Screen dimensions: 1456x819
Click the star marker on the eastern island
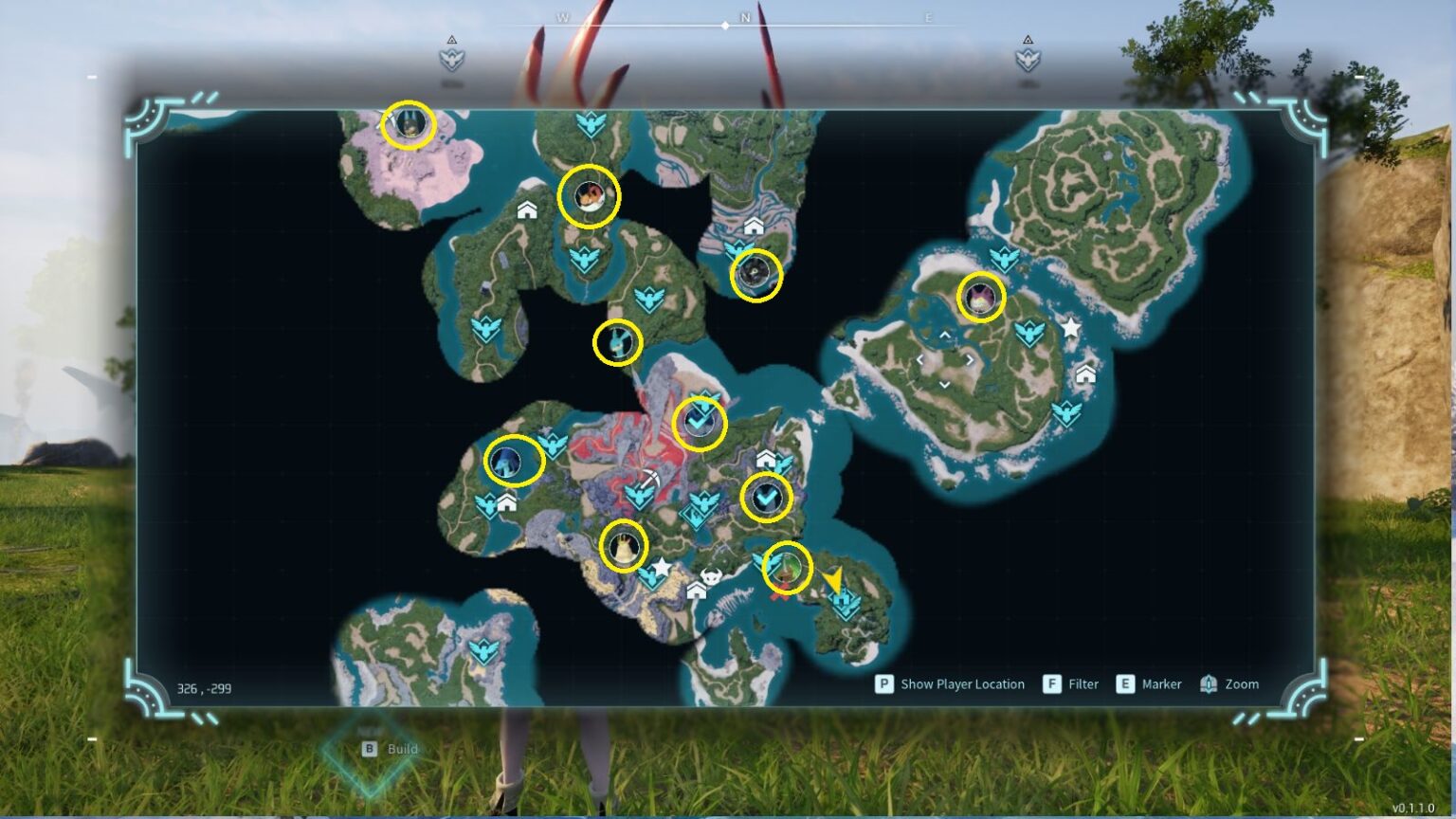[1070, 328]
